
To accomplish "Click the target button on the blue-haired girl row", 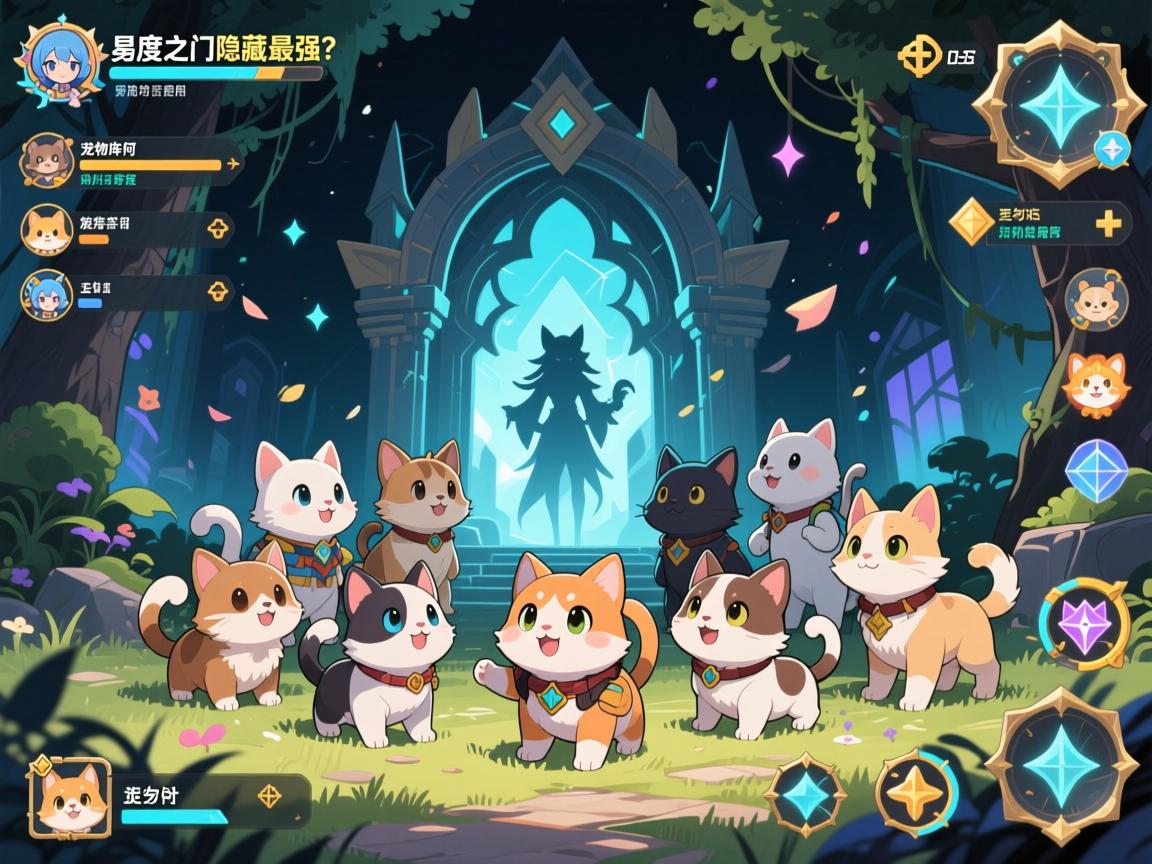I will (218, 292).
